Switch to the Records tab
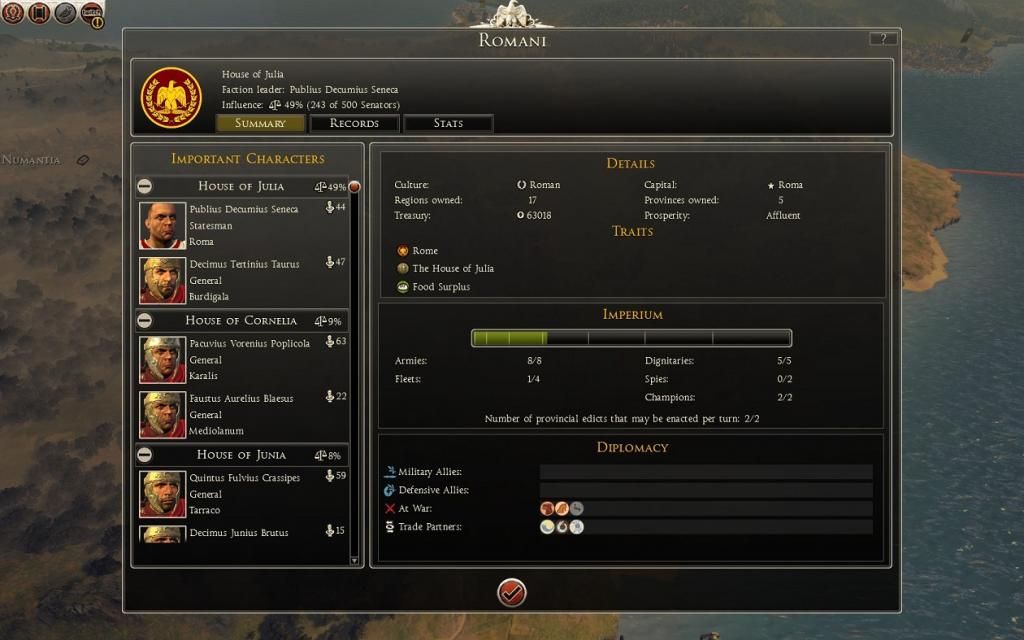 354,123
